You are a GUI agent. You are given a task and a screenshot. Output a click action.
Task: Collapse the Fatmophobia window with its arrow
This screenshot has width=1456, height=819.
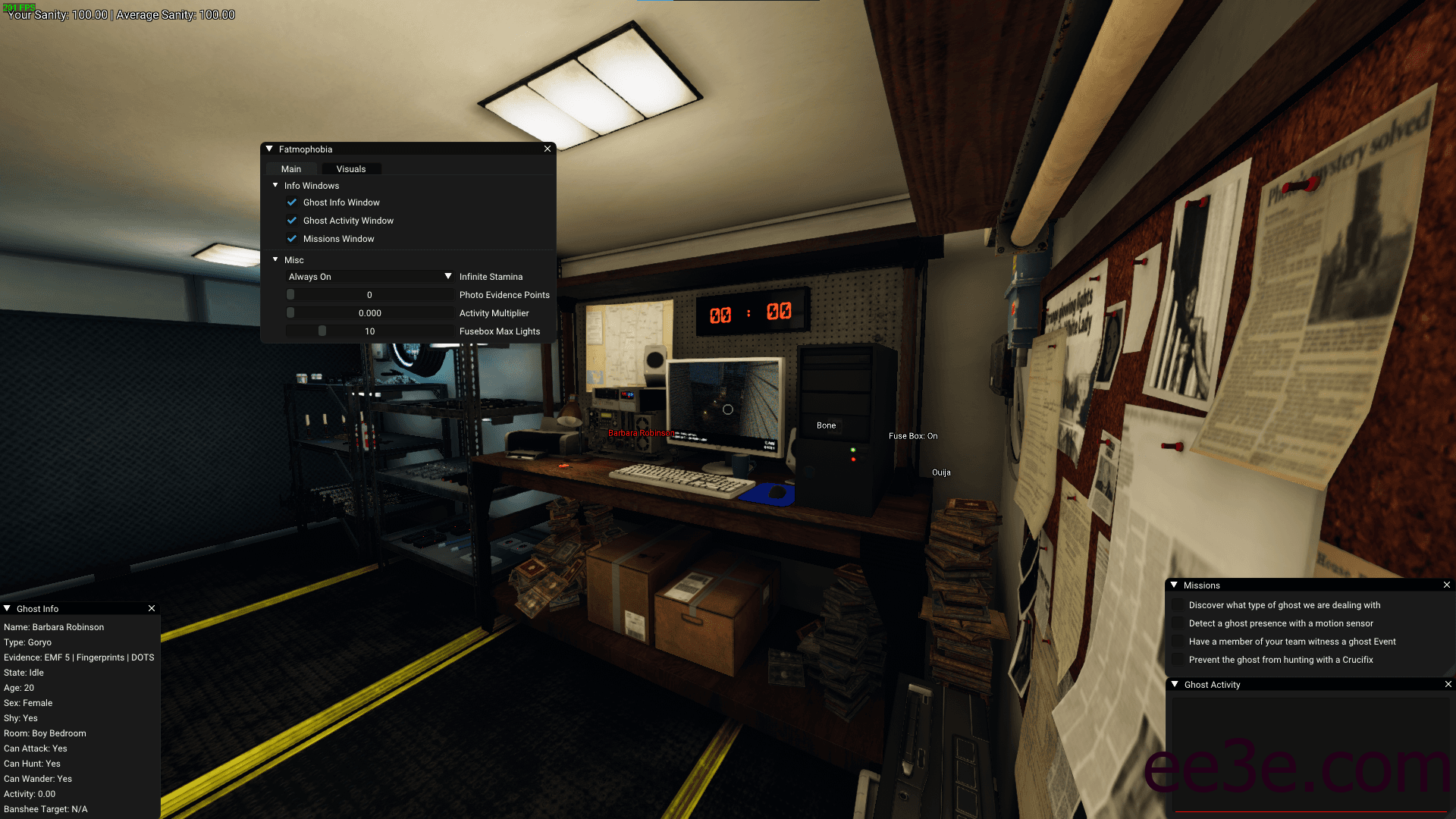[269, 149]
